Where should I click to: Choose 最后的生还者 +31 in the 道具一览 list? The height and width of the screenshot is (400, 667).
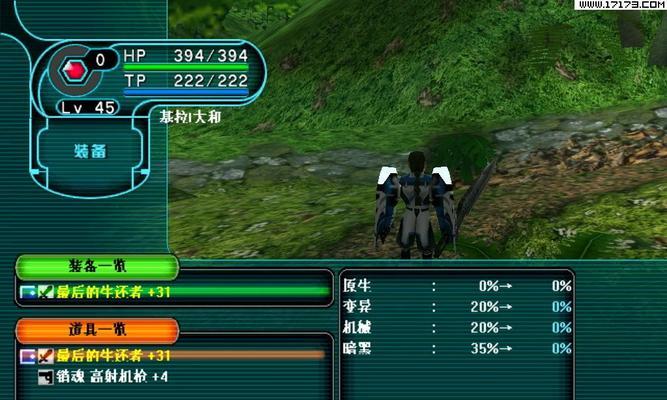point(114,355)
